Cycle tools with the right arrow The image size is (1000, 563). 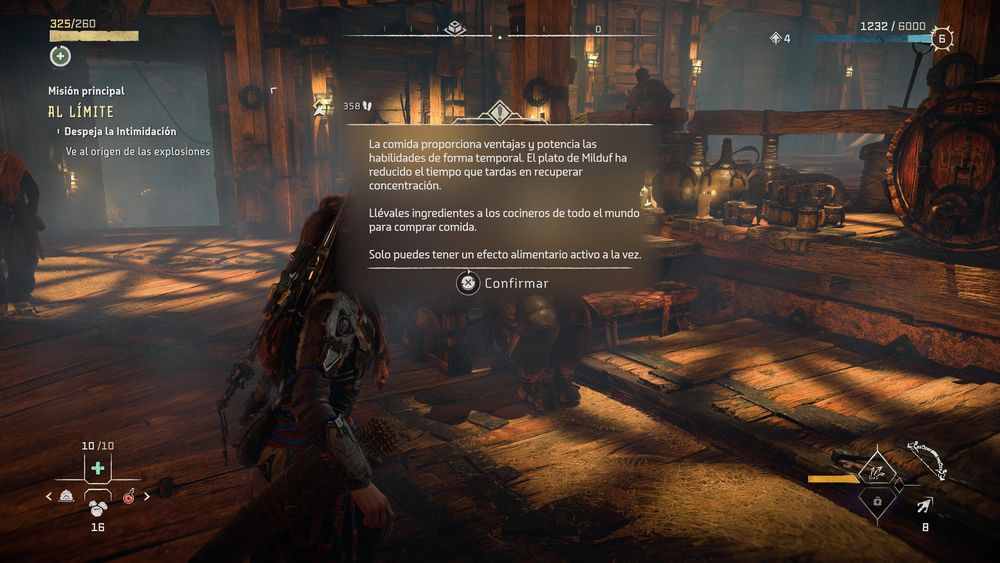pos(147,496)
